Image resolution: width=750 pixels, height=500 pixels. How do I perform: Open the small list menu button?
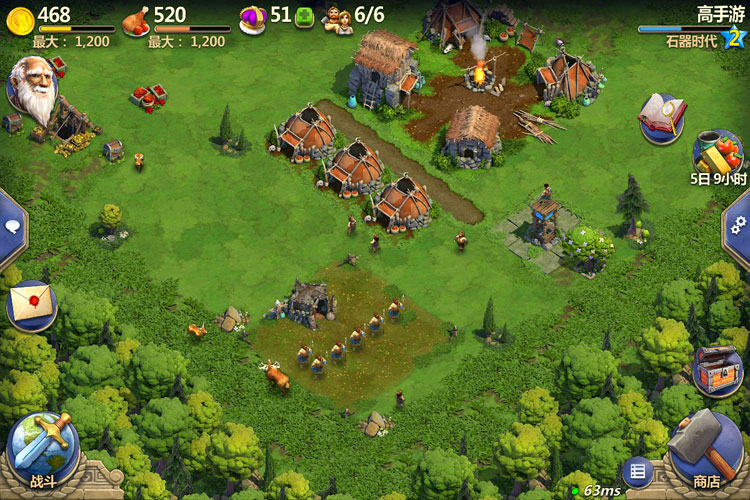pyautogui.click(x=637, y=471)
